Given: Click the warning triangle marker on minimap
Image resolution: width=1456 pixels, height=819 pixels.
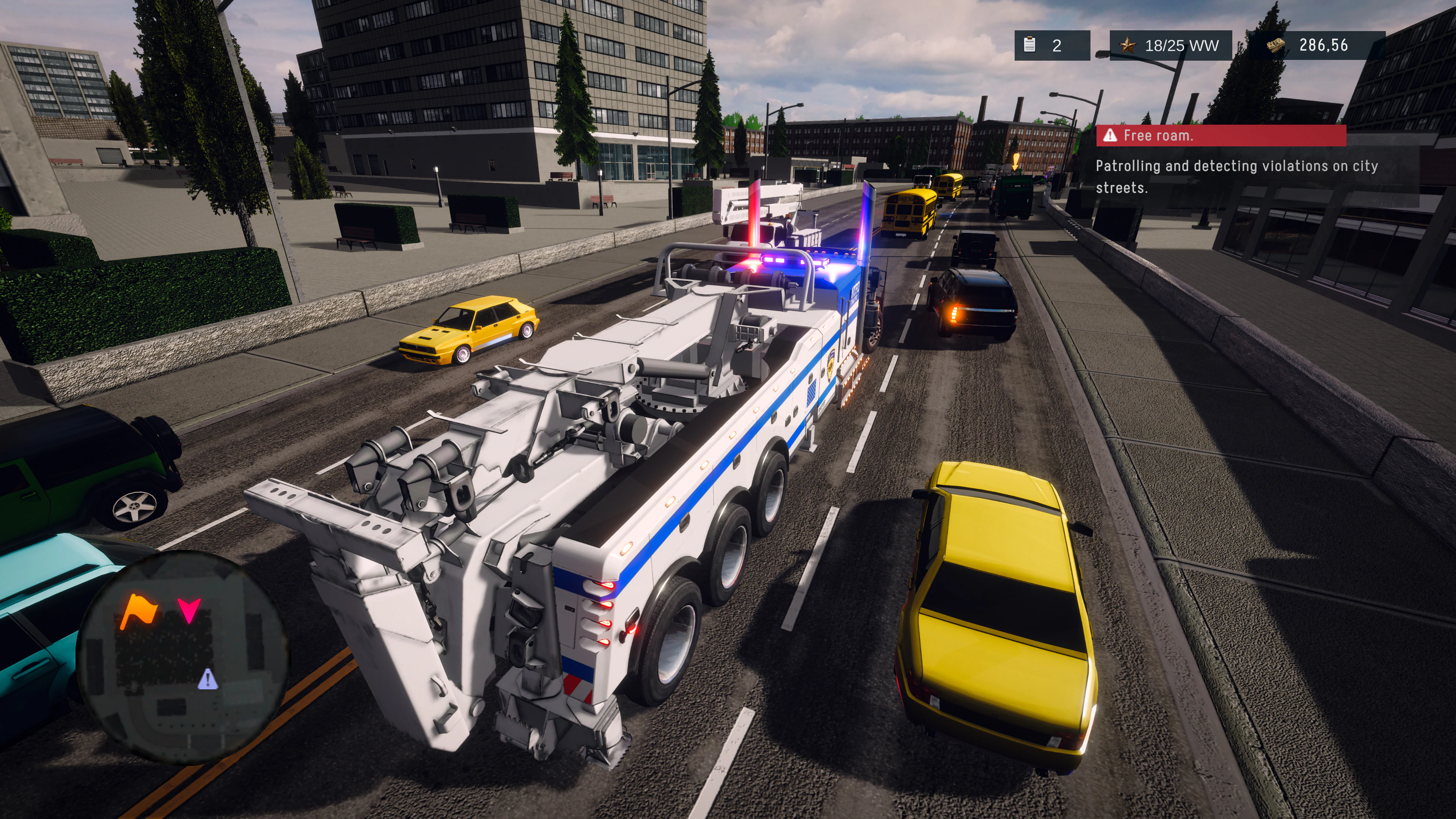Looking at the screenshot, I should (207, 679).
